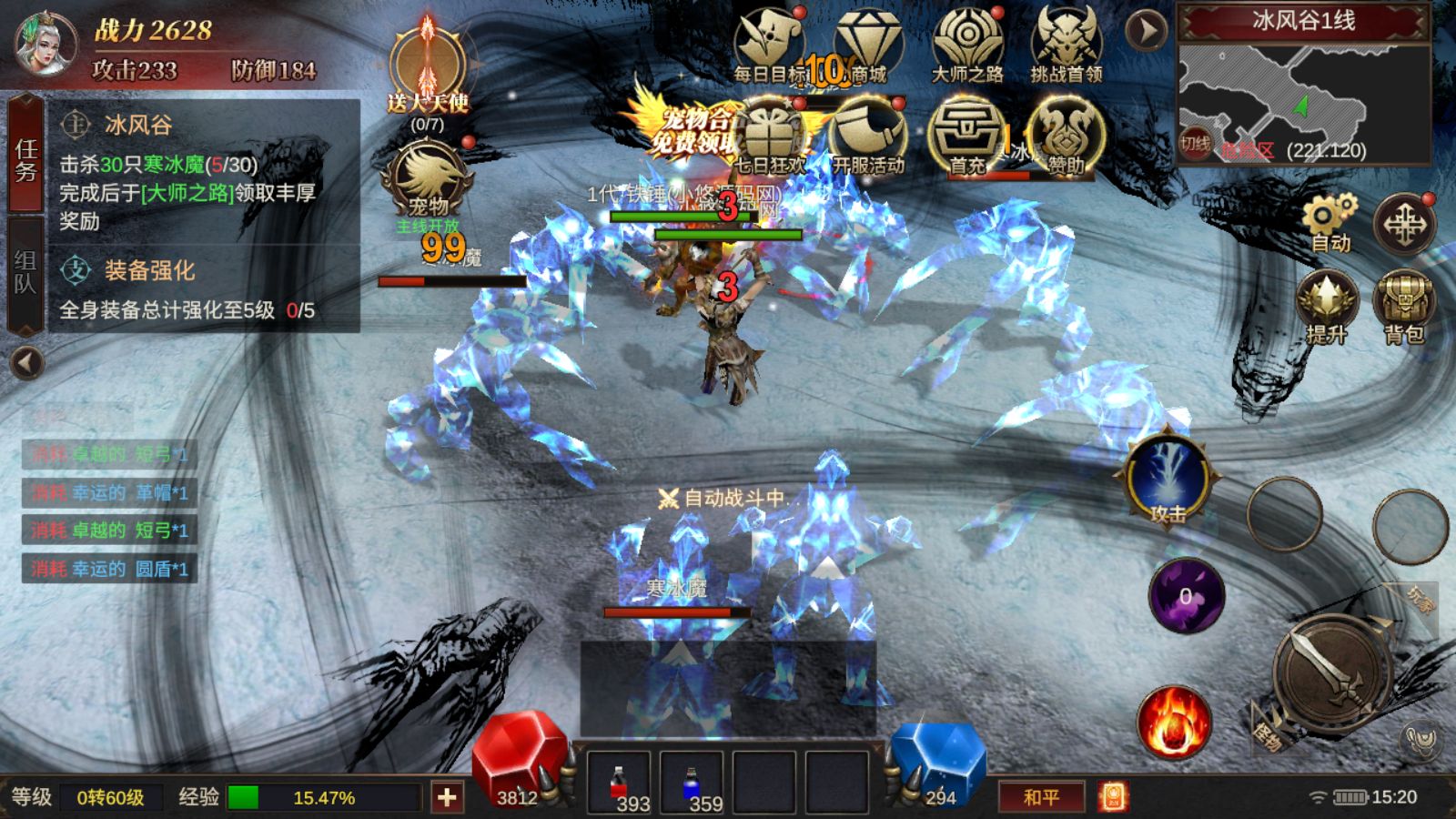
Task: Toggle the 和平 peace mode button
Action: (x=1041, y=797)
